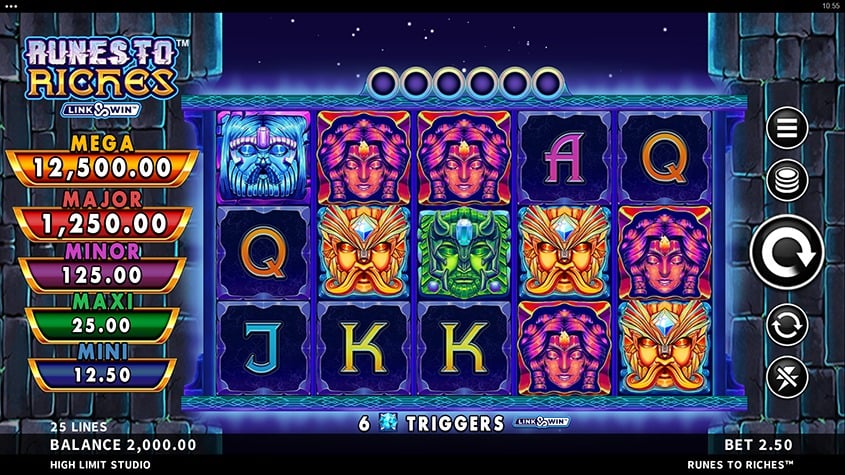Open bet settings with coin stack icon
845x475 pixels.
tap(787, 181)
